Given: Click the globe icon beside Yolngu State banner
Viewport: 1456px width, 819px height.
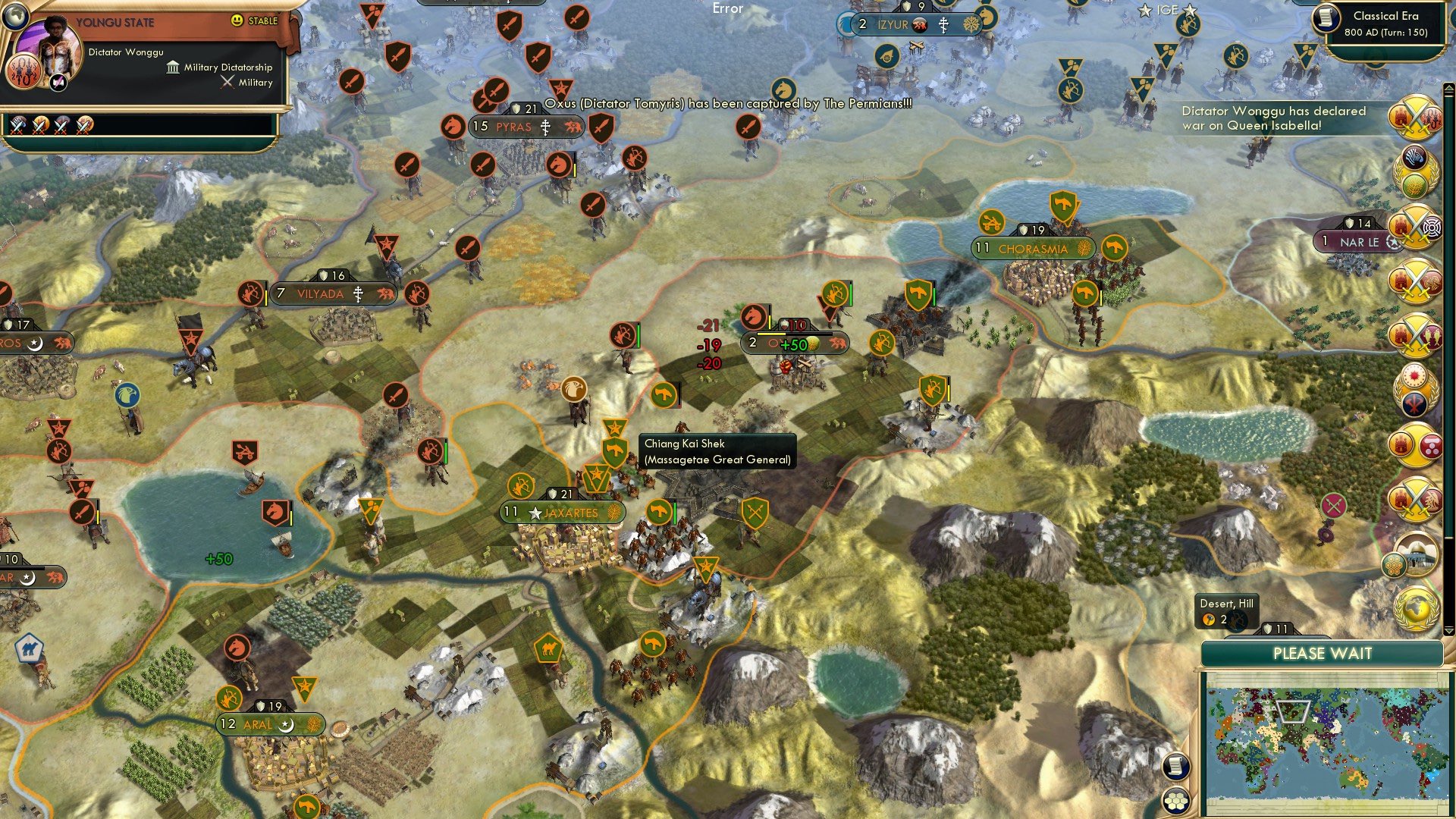Looking at the screenshot, I should coord(15,17).
